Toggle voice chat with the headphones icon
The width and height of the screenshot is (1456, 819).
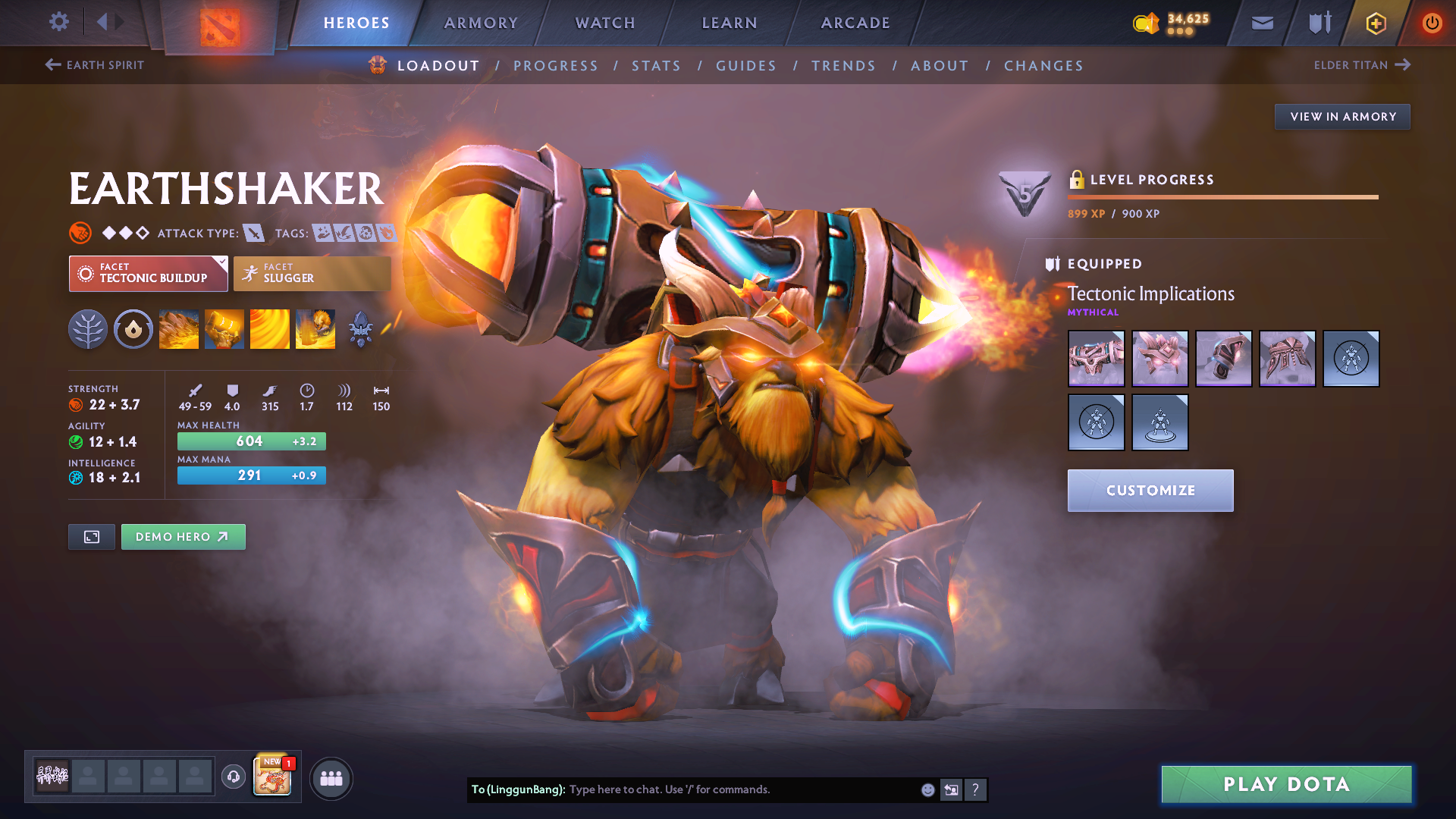[233, 777]
